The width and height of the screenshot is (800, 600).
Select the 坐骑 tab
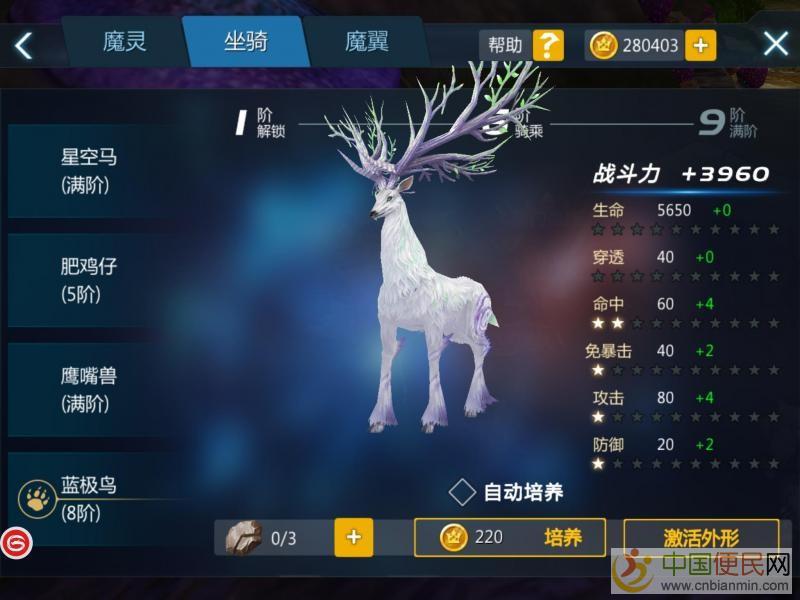pyautogui.click(x=245, y=42)
